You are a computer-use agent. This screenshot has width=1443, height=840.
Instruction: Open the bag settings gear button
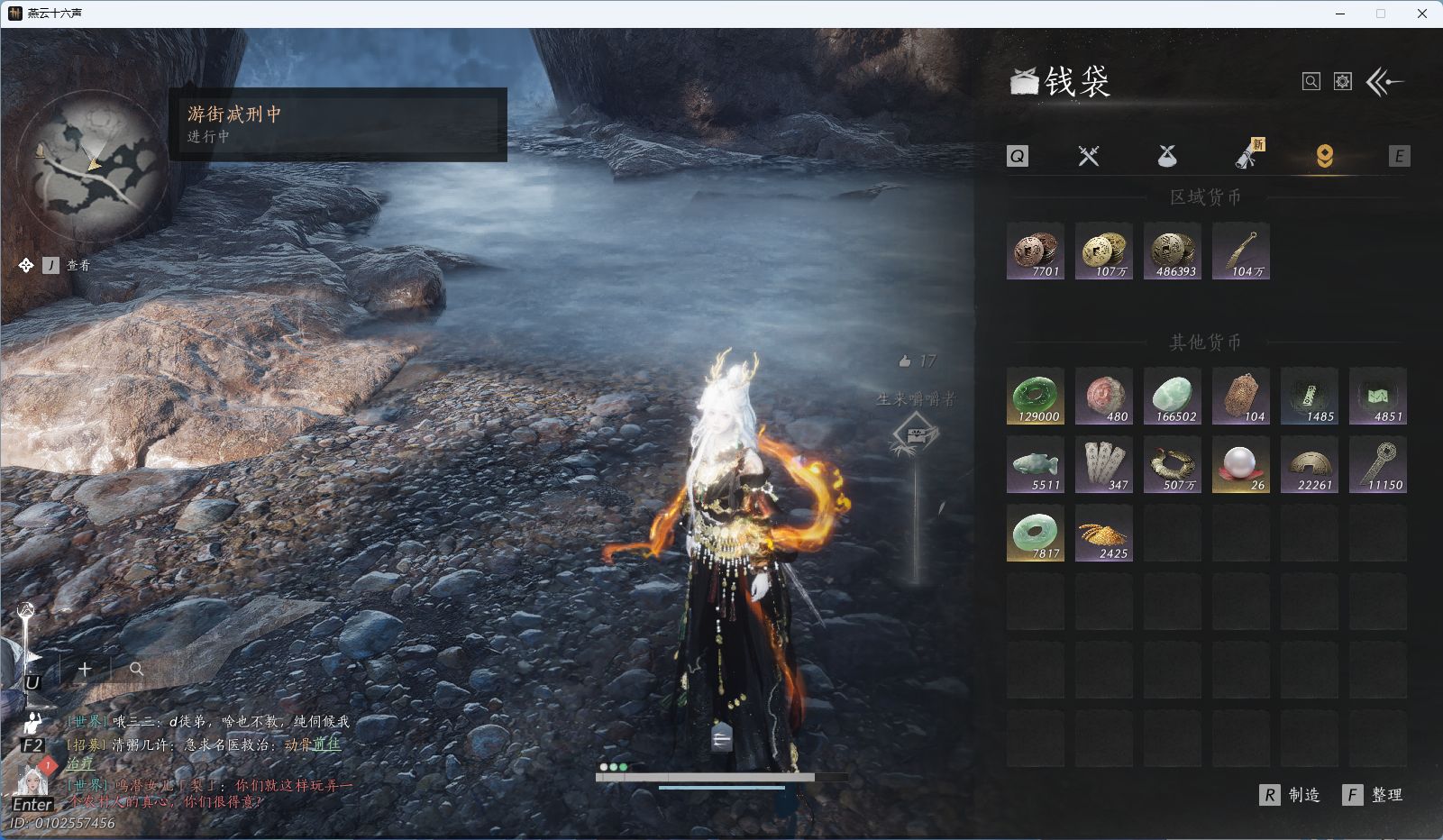click(1343, 82)
